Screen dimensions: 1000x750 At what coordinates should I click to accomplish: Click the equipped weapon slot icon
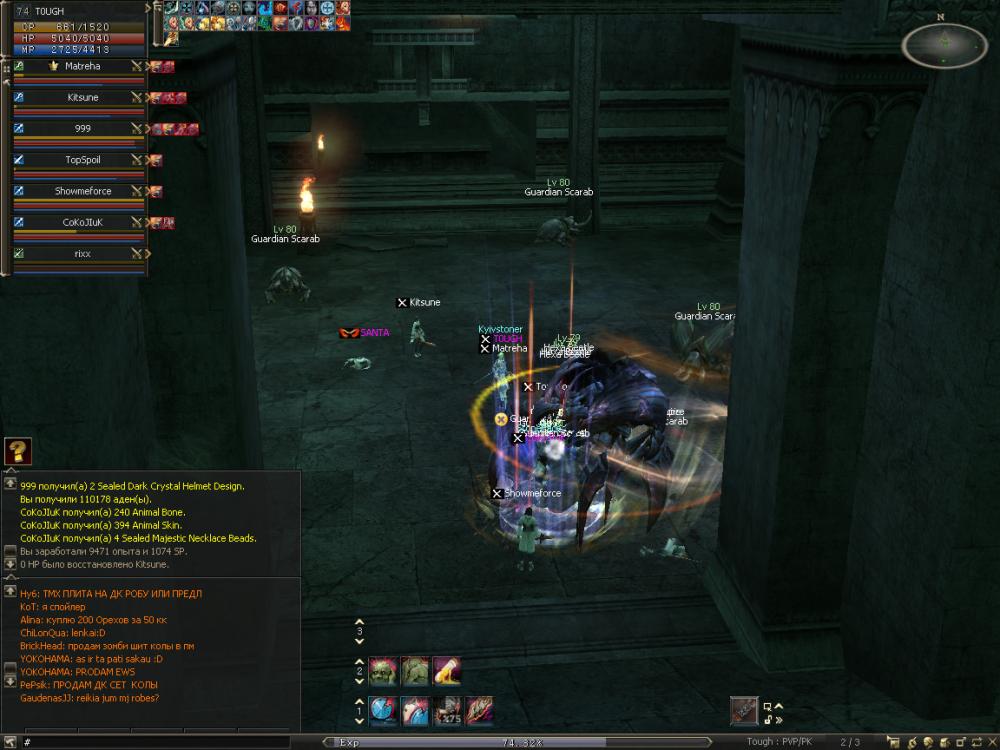click(744, 710)
